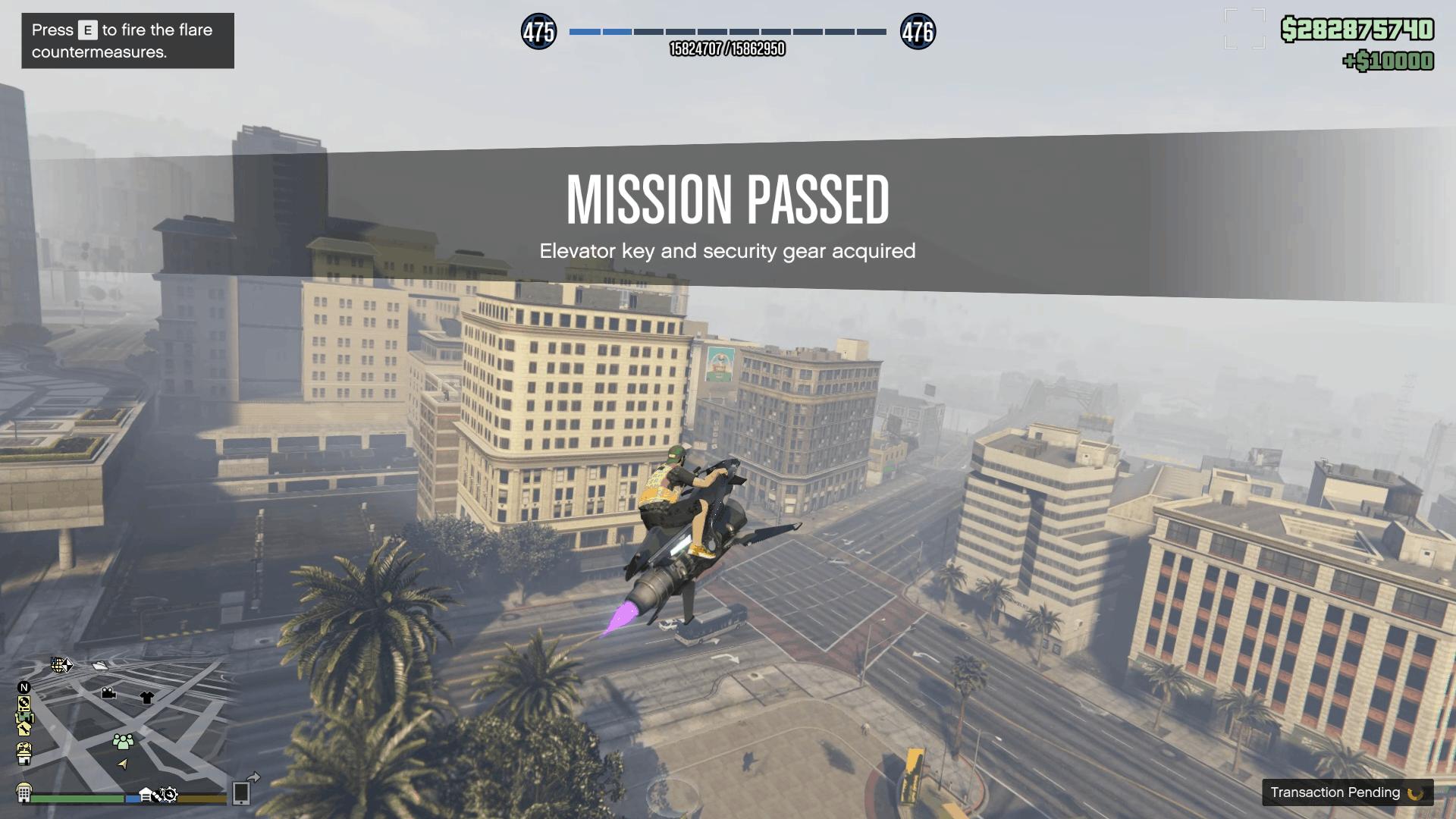
Task: Click the house blip on the status bar
Action: (x=146, y=794)
